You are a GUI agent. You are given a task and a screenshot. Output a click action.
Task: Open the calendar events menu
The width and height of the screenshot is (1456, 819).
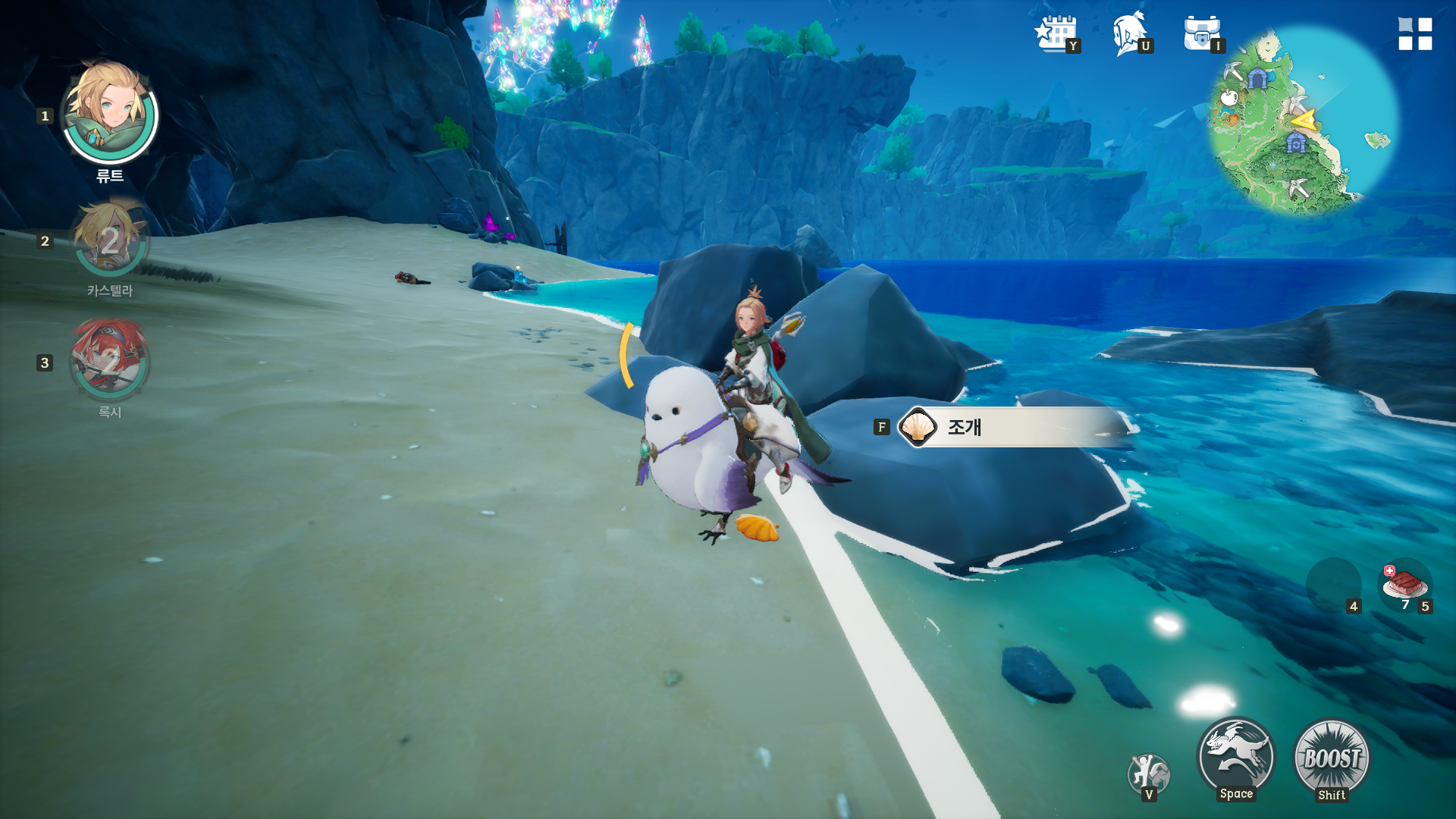pyautogui.click(x=1056, y=34)
